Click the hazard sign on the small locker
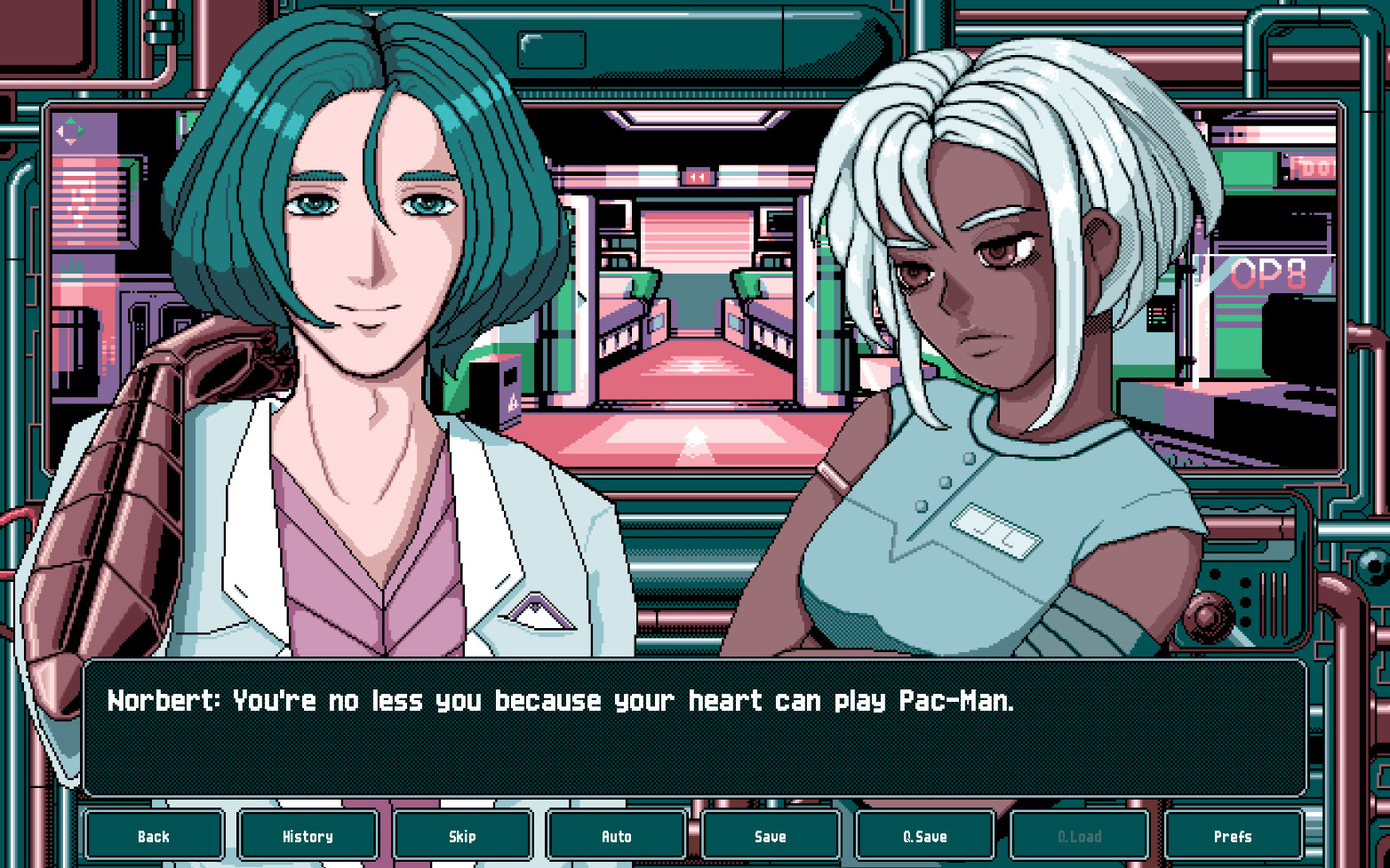Viewport: 1390px width, 868px height. tap(511, 402)
